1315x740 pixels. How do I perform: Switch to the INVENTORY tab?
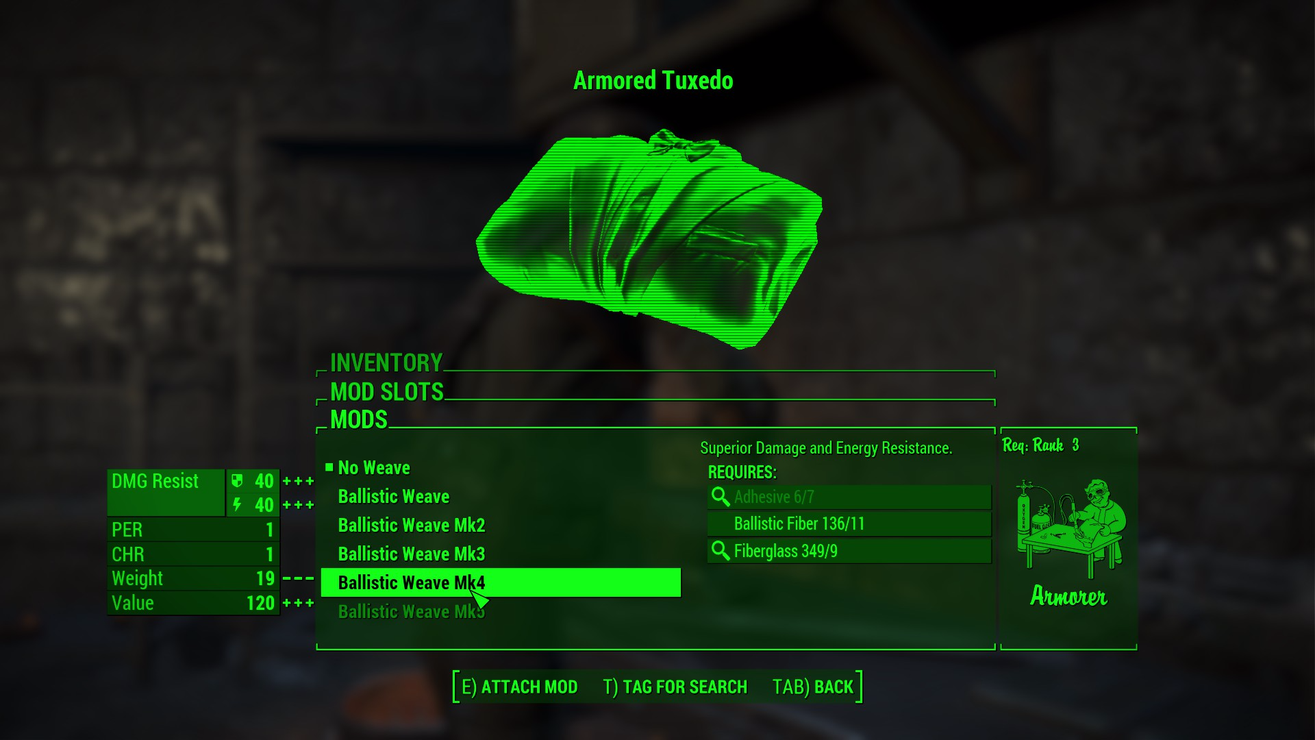pyautogui.click(x=385, y=362)
